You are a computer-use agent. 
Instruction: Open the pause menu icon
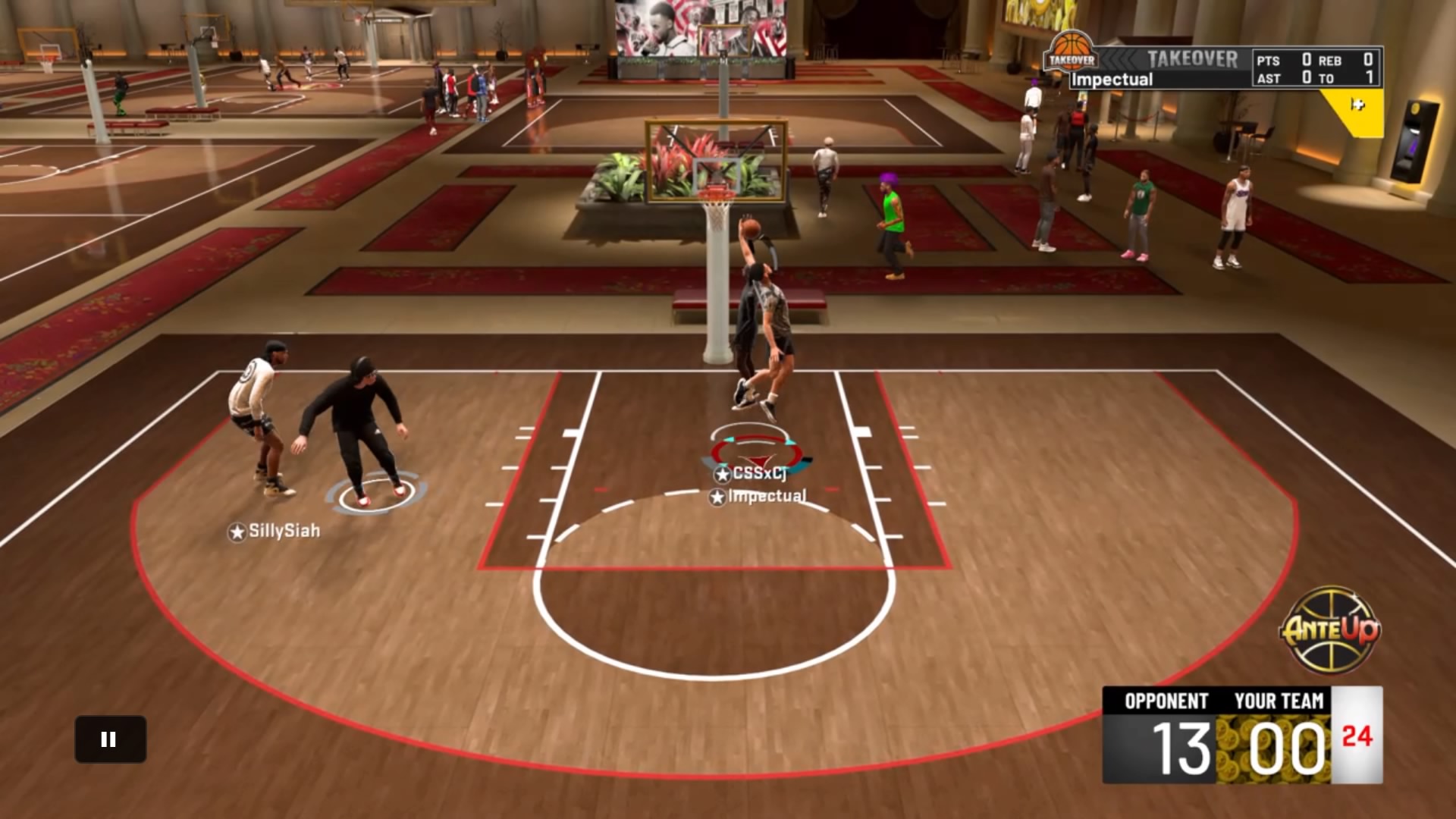(x=109, y=739)
